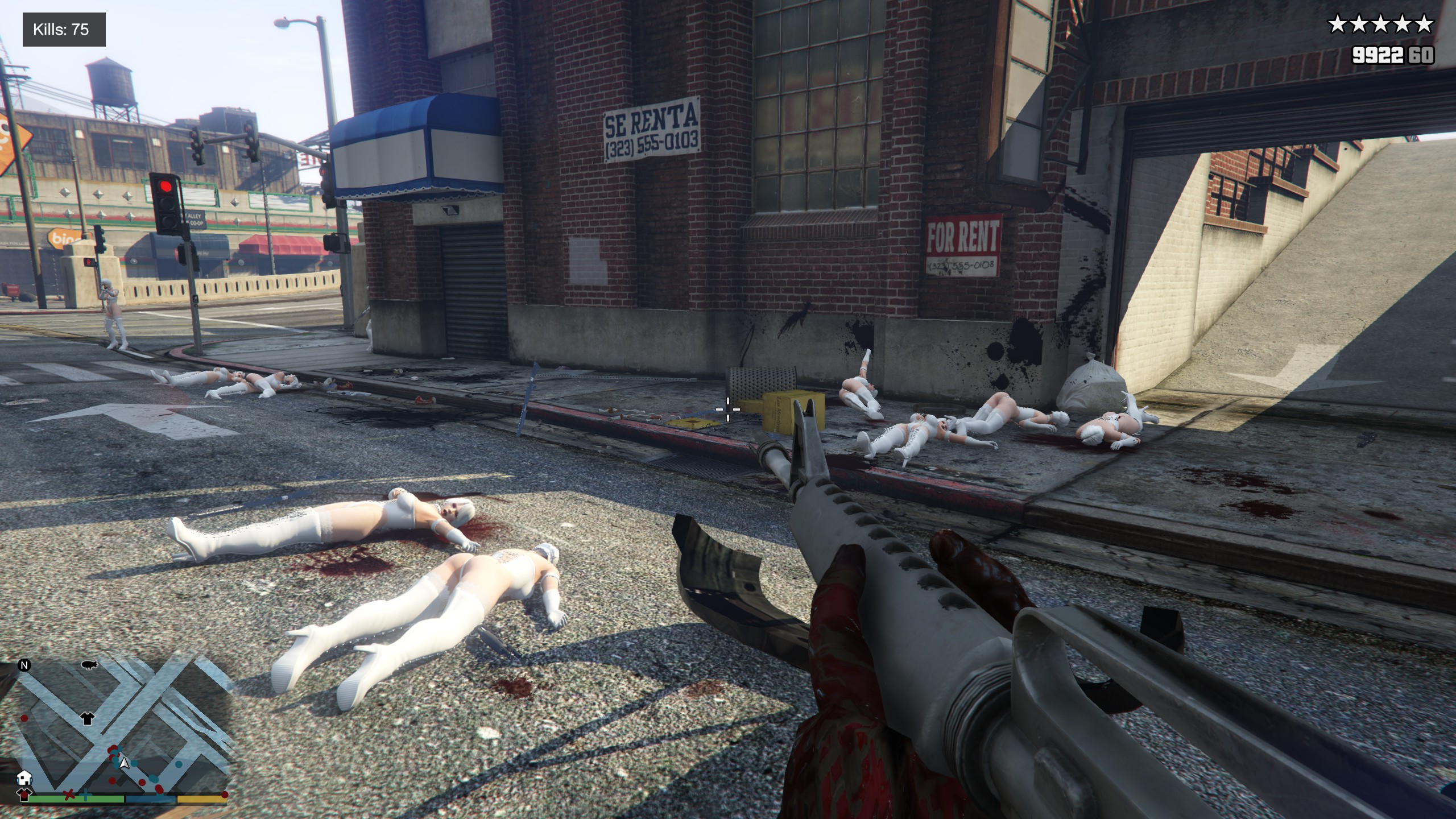Select the blue plus marker on minimap
Screen dimensions: 1456x819
[85, 795]
